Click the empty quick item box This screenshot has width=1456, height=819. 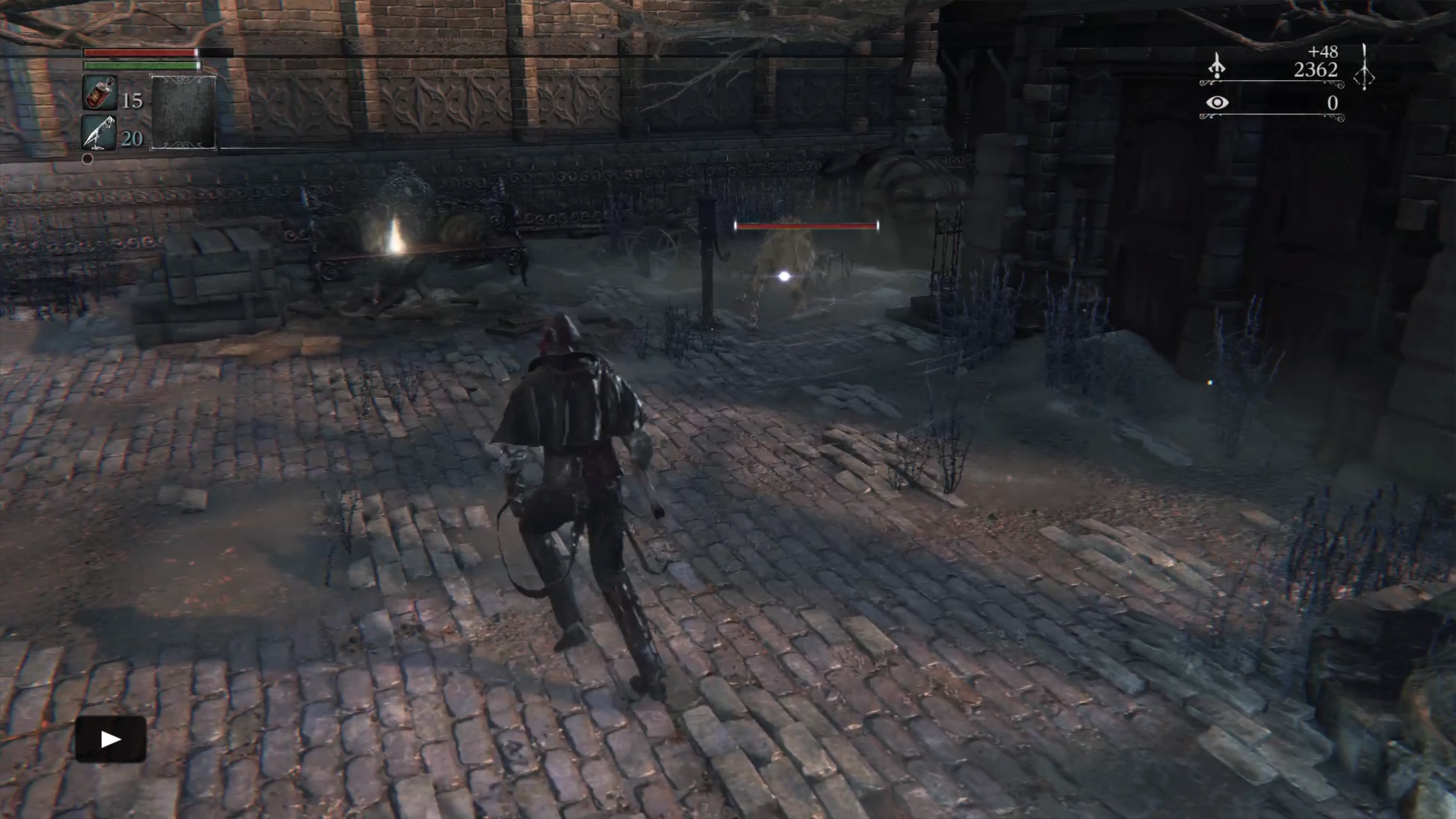(183, 113)
